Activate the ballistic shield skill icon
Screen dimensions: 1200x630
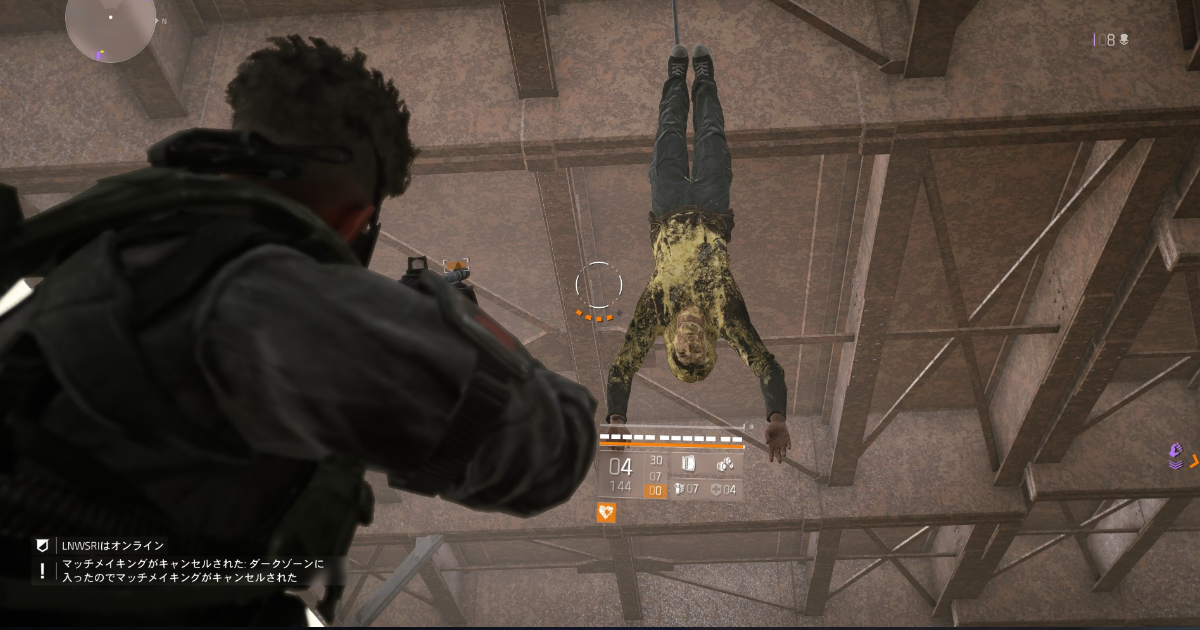687,464
